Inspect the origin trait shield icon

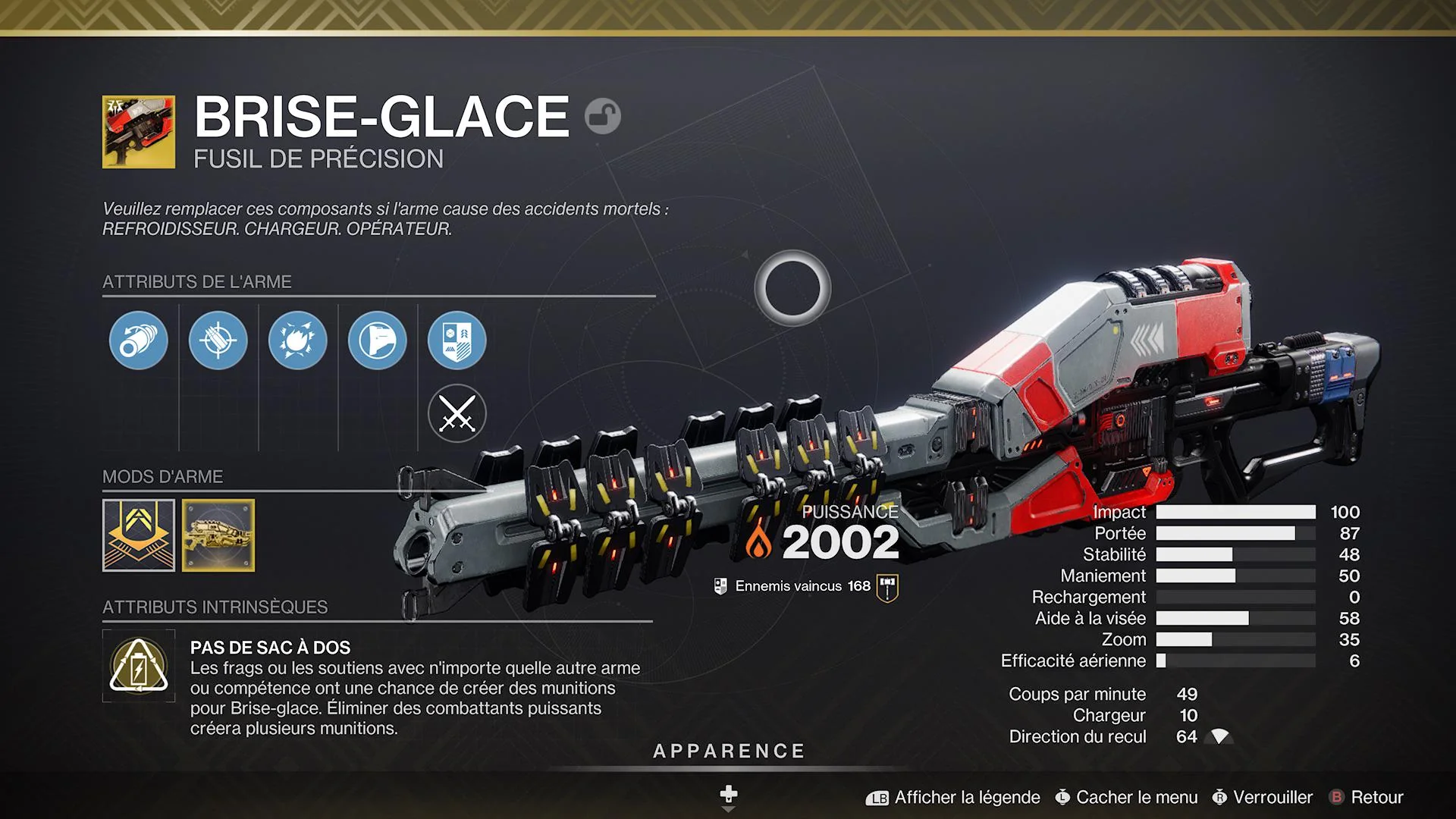[x=457, y=340]
